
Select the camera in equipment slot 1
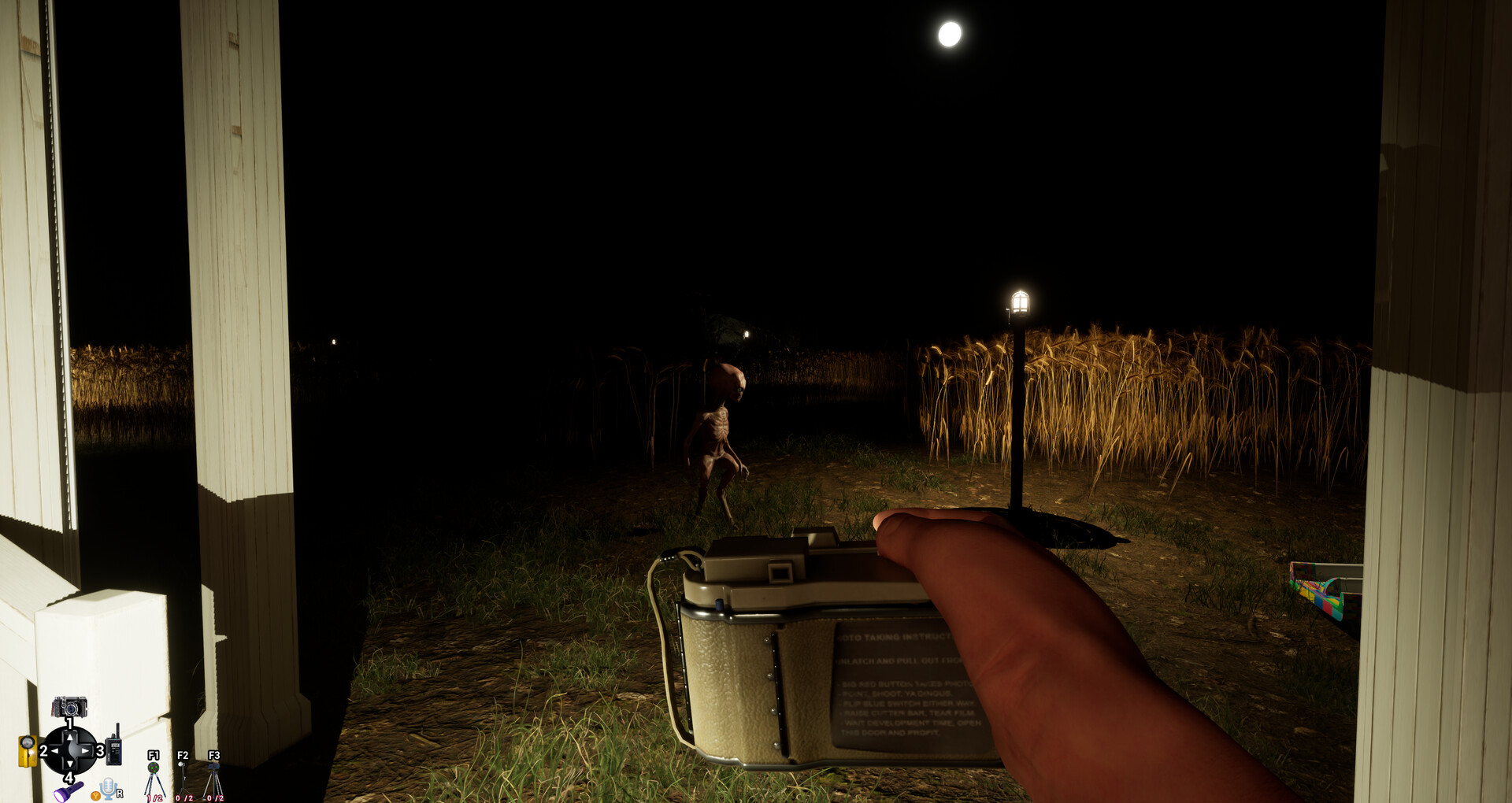[x=69, y=706]
